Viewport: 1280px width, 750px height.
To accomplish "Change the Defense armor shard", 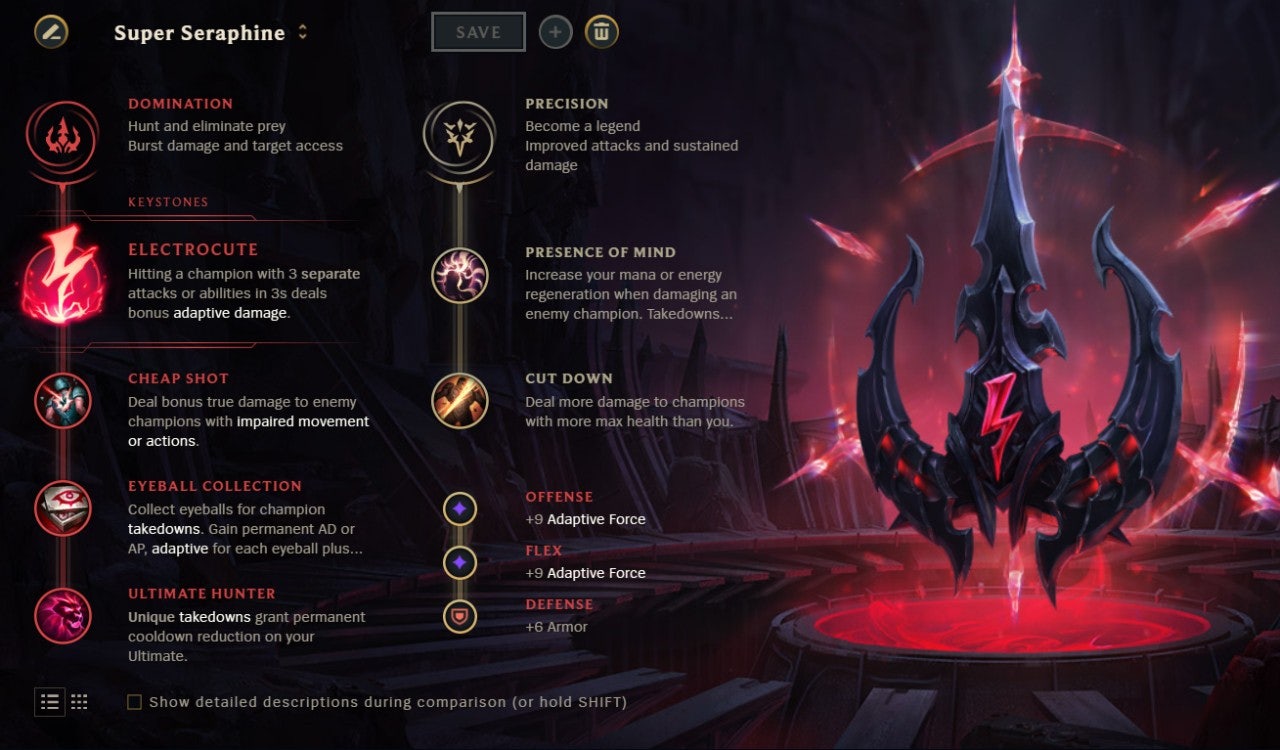I will click(459, 617).
